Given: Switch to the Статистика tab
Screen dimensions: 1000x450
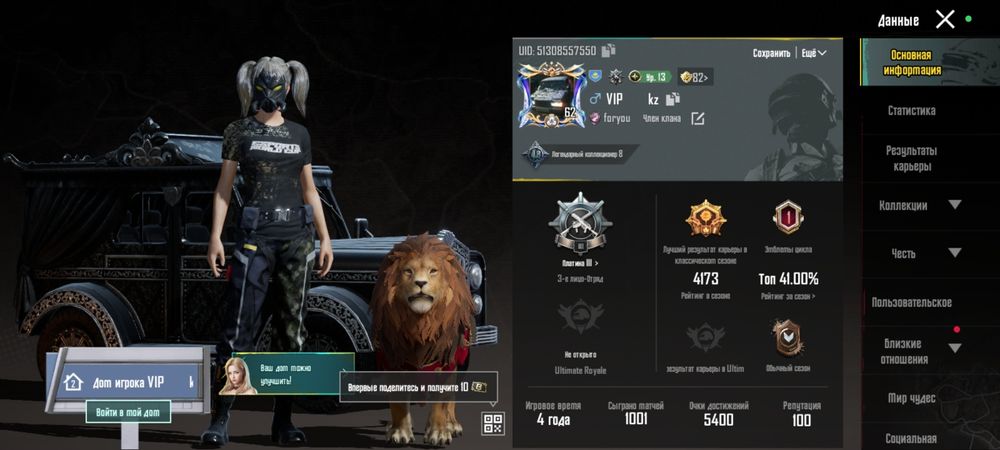Looking at the screenshot, I should [911, 111].
